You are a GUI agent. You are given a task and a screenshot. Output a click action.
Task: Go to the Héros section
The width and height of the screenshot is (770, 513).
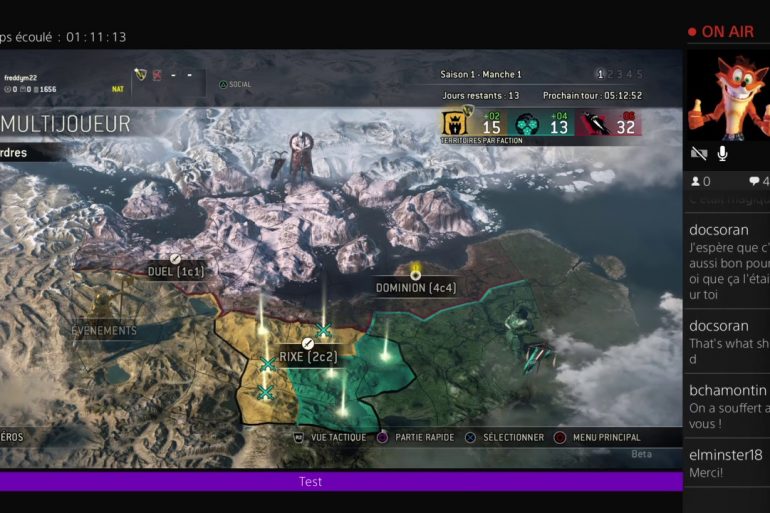(x=12, y=437)
